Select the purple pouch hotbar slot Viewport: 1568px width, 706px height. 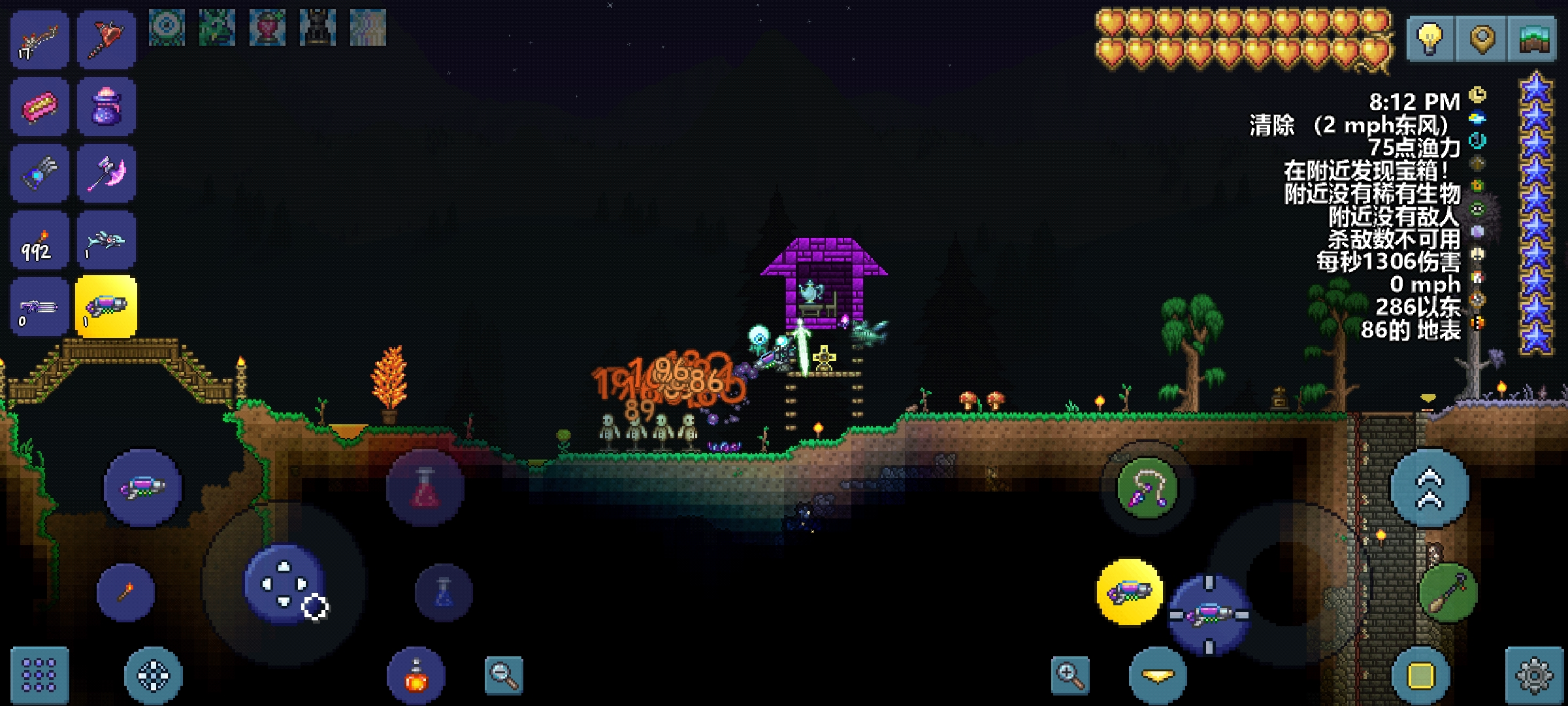(x=106, y=107)
